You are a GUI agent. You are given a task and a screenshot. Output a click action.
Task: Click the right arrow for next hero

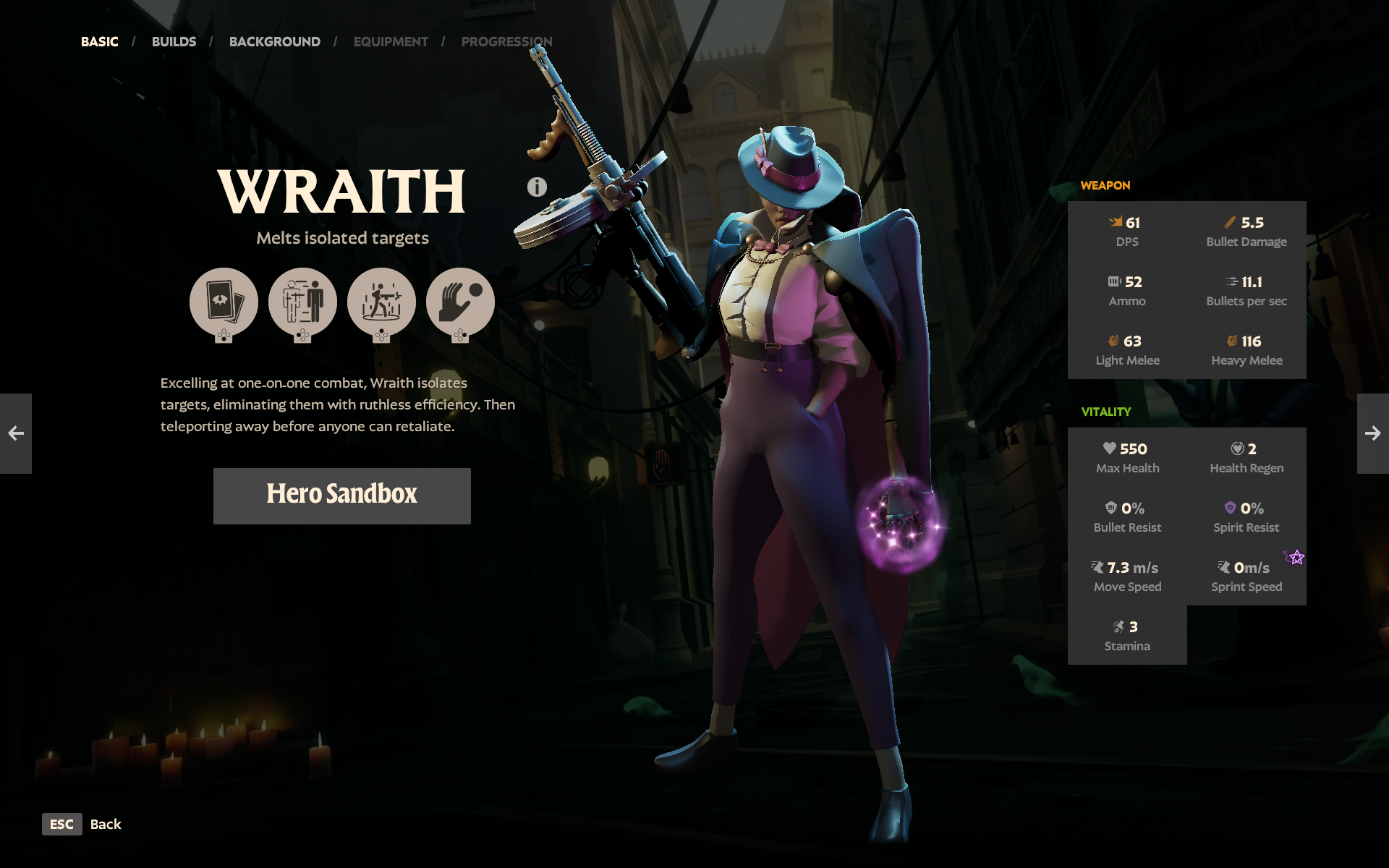(x=1372, y=433)
